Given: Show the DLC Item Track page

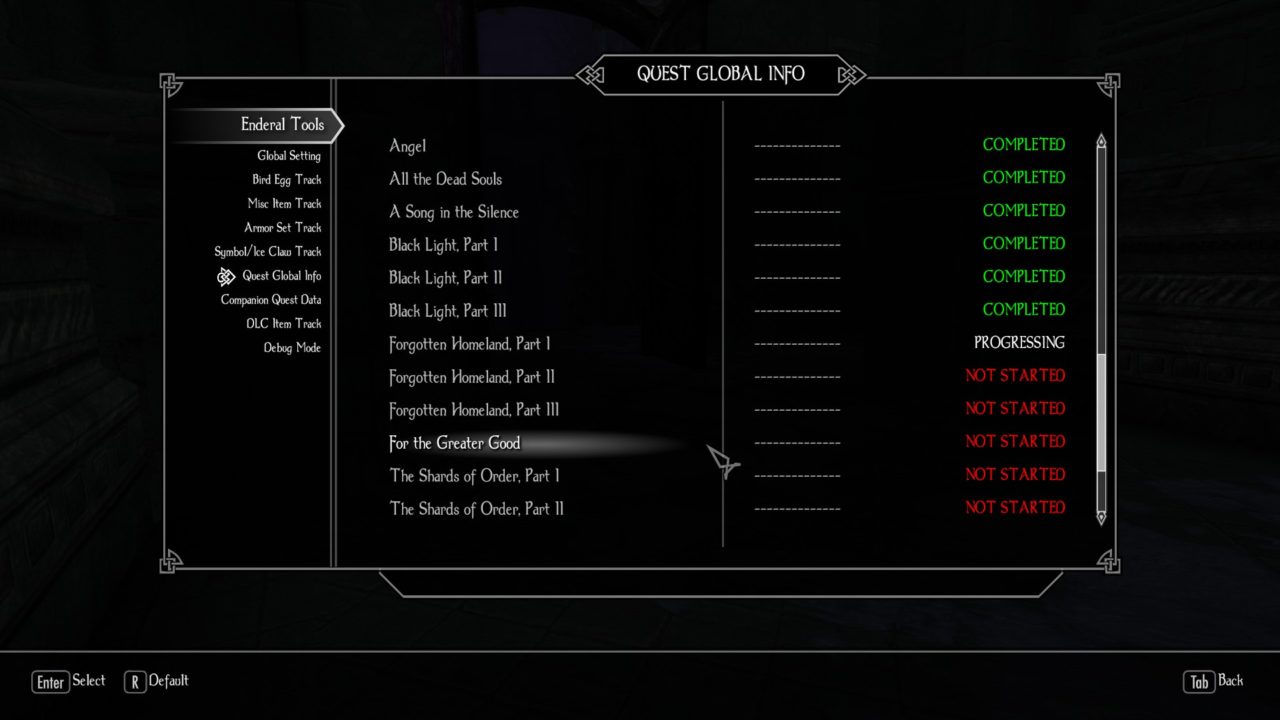Looking at the screenshot, I should [x=283, y=324].
